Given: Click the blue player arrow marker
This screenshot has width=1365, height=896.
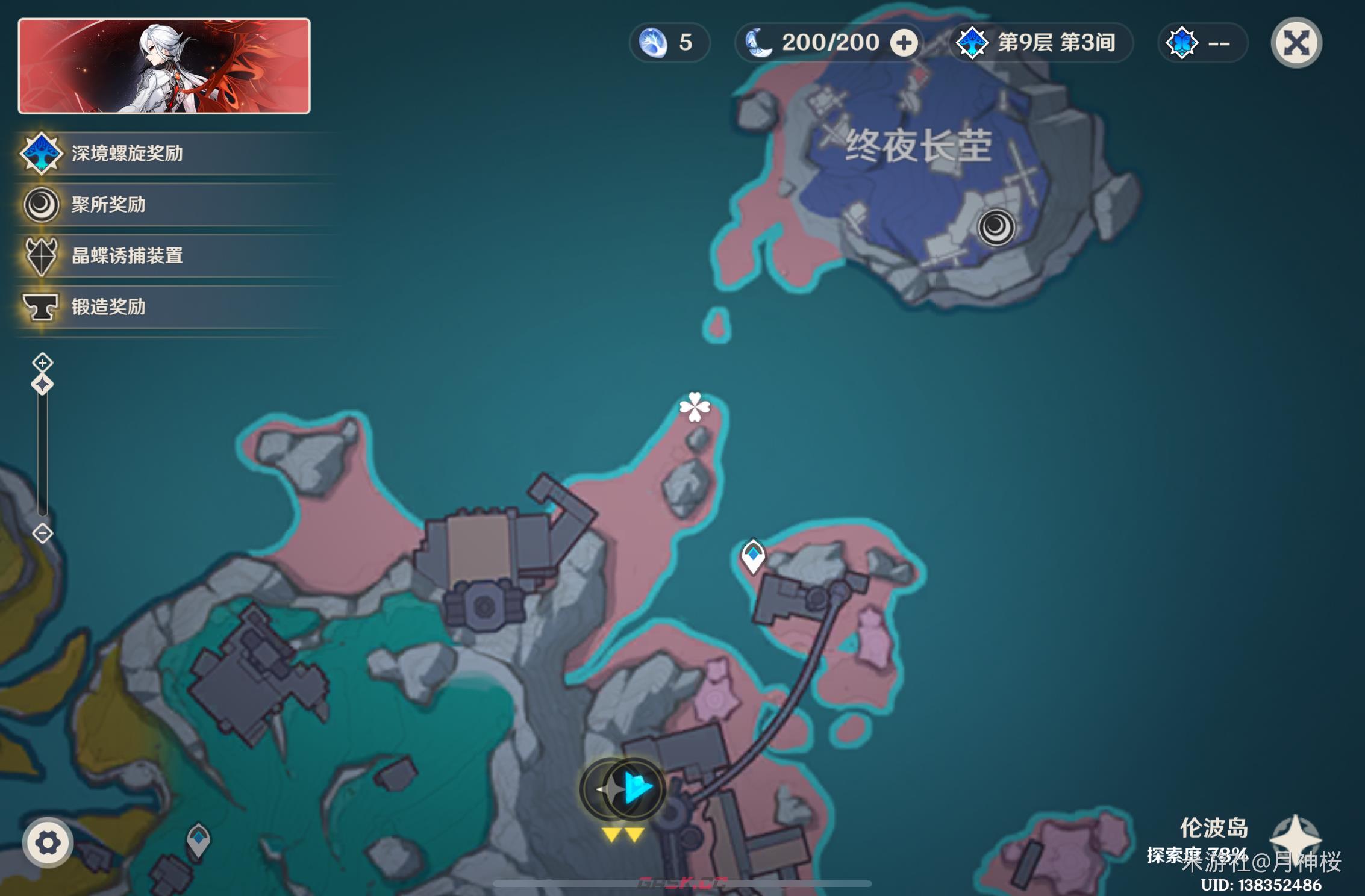Looking at the screenshot, I should pos(636,788).
